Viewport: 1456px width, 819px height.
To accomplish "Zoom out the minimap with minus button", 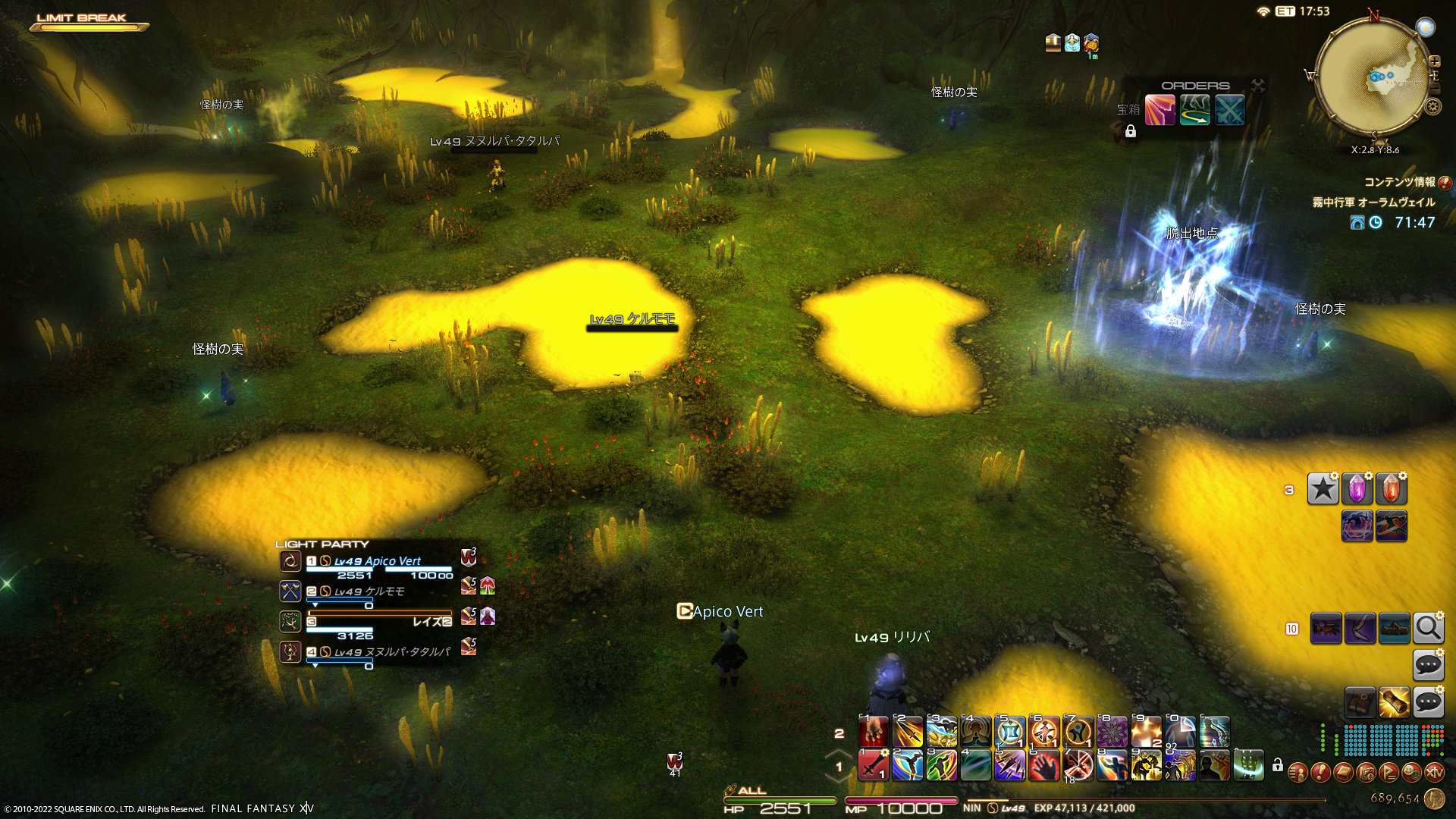I will click(1434, 89).
